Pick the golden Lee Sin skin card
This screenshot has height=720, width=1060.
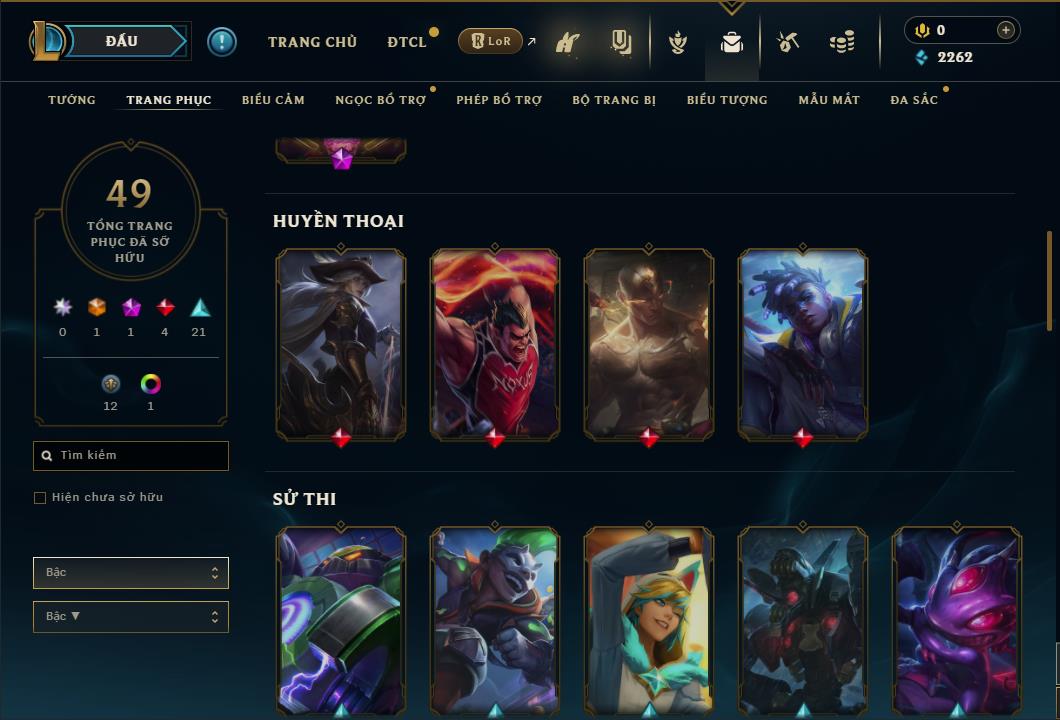coord(649,343)
